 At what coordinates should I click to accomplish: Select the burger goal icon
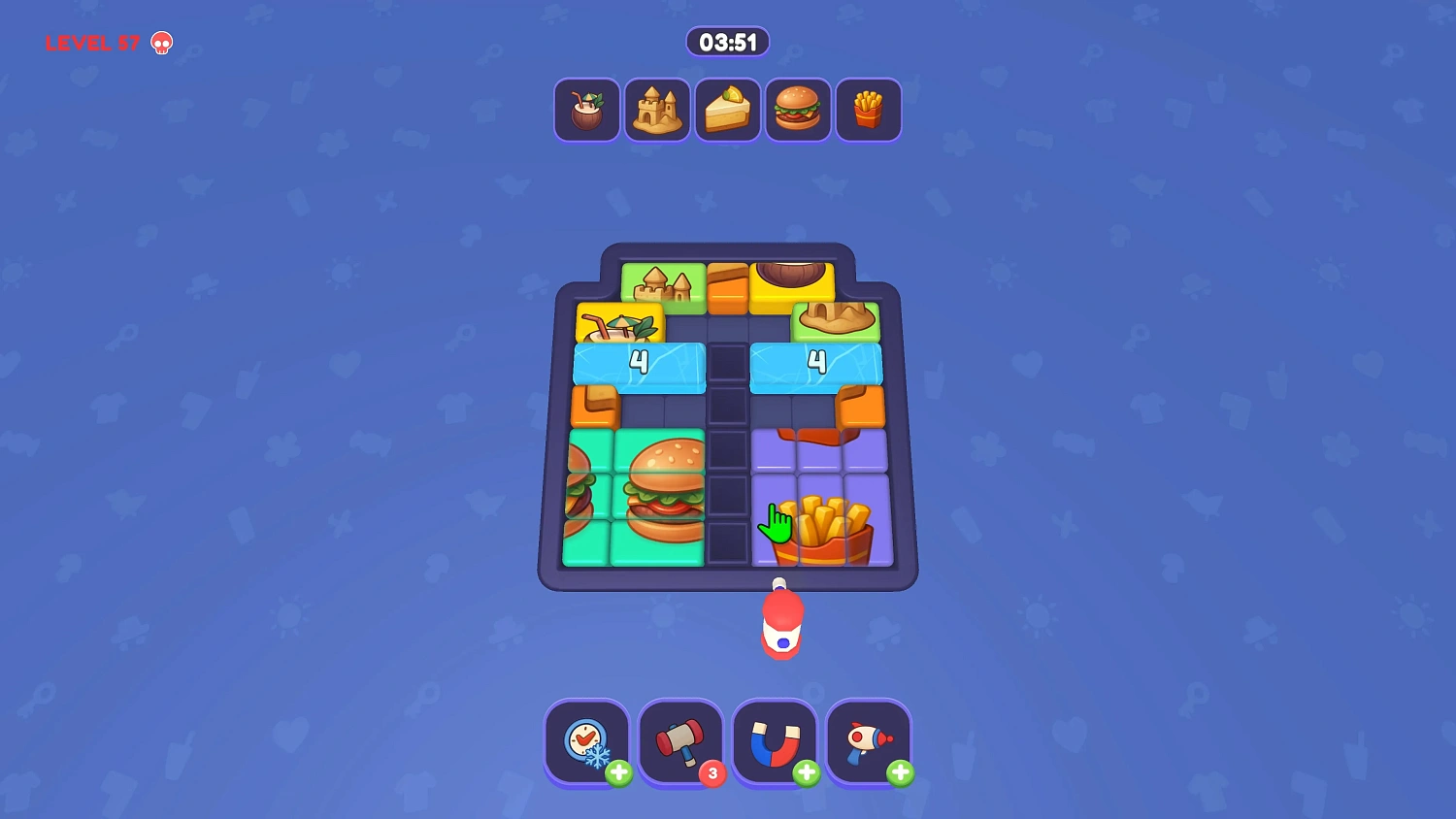pyautogui.click(x=798, y=109)
